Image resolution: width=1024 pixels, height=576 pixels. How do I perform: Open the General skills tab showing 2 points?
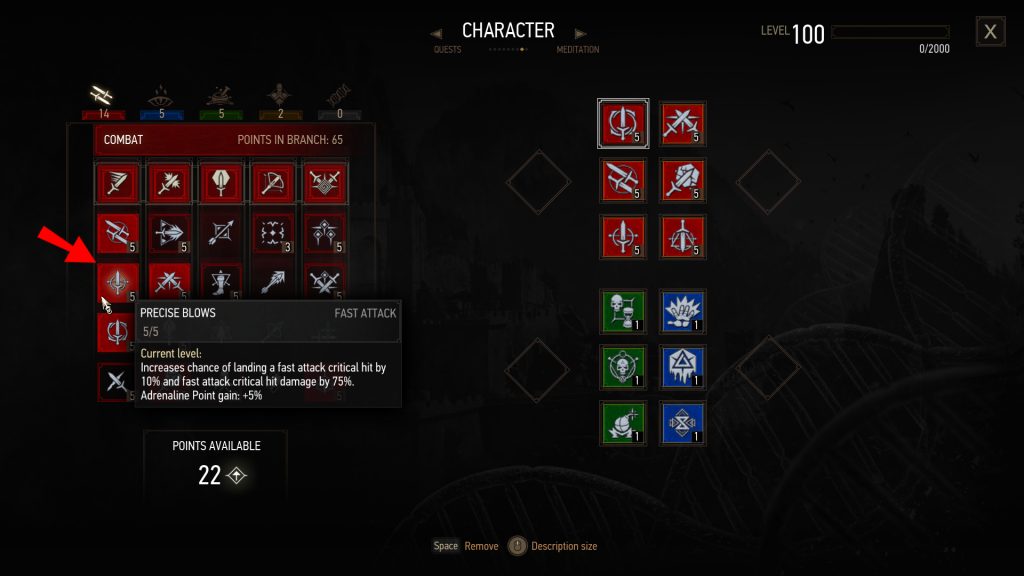click(x=280, y=97)
